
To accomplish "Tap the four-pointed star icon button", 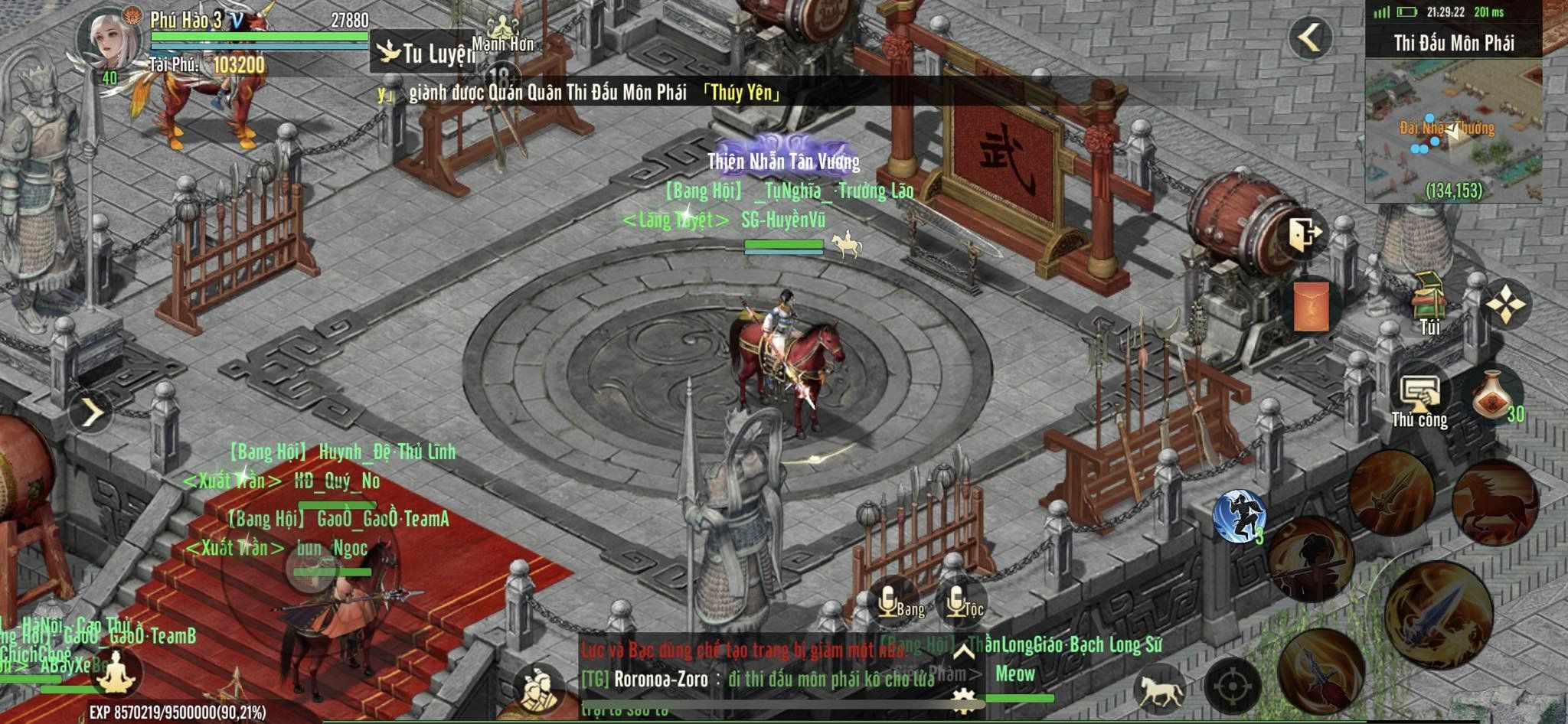I will 1505,305.
